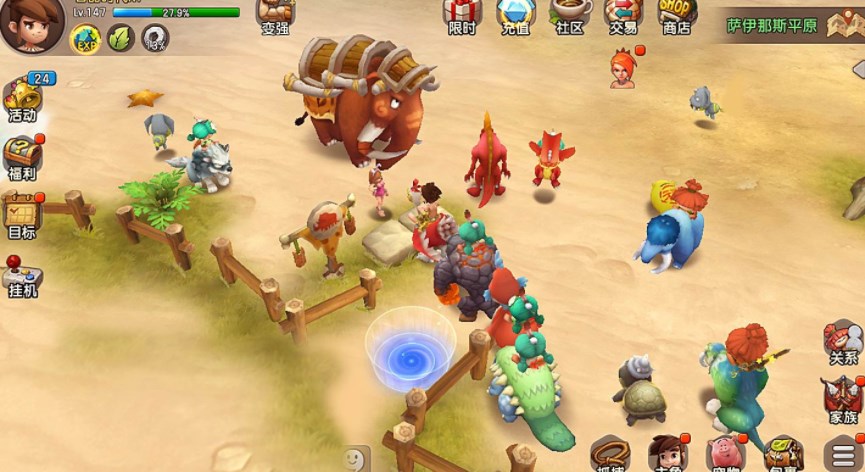
Task: Visit the 社区 community page
Action: point(569,16)
